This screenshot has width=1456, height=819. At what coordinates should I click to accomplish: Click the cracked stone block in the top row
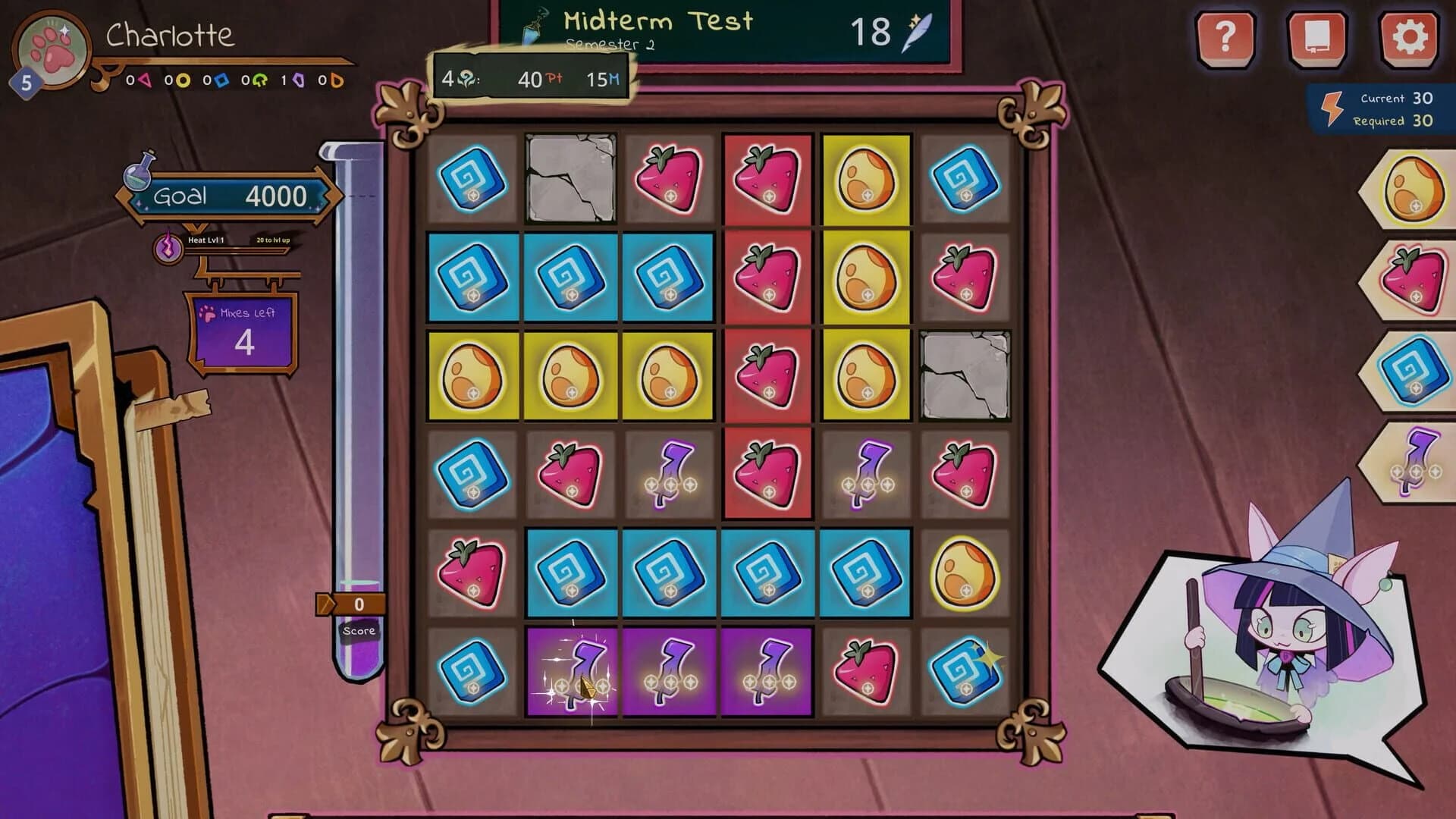(570, 178)
